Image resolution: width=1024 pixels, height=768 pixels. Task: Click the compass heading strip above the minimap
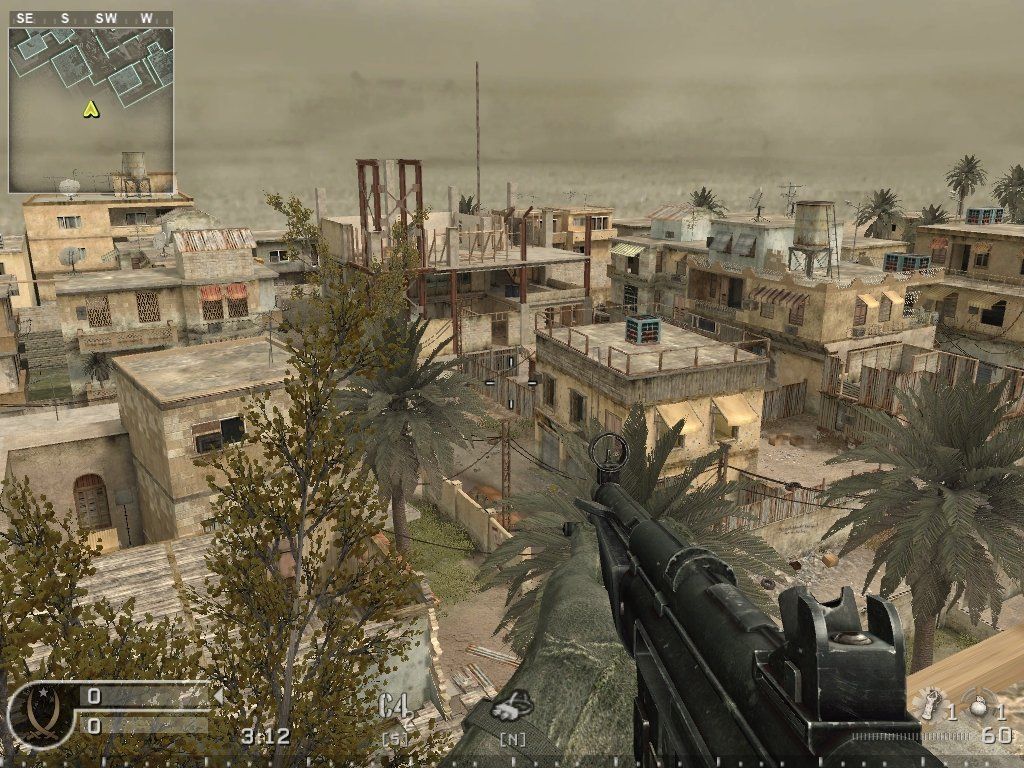[x=91, y=18]
